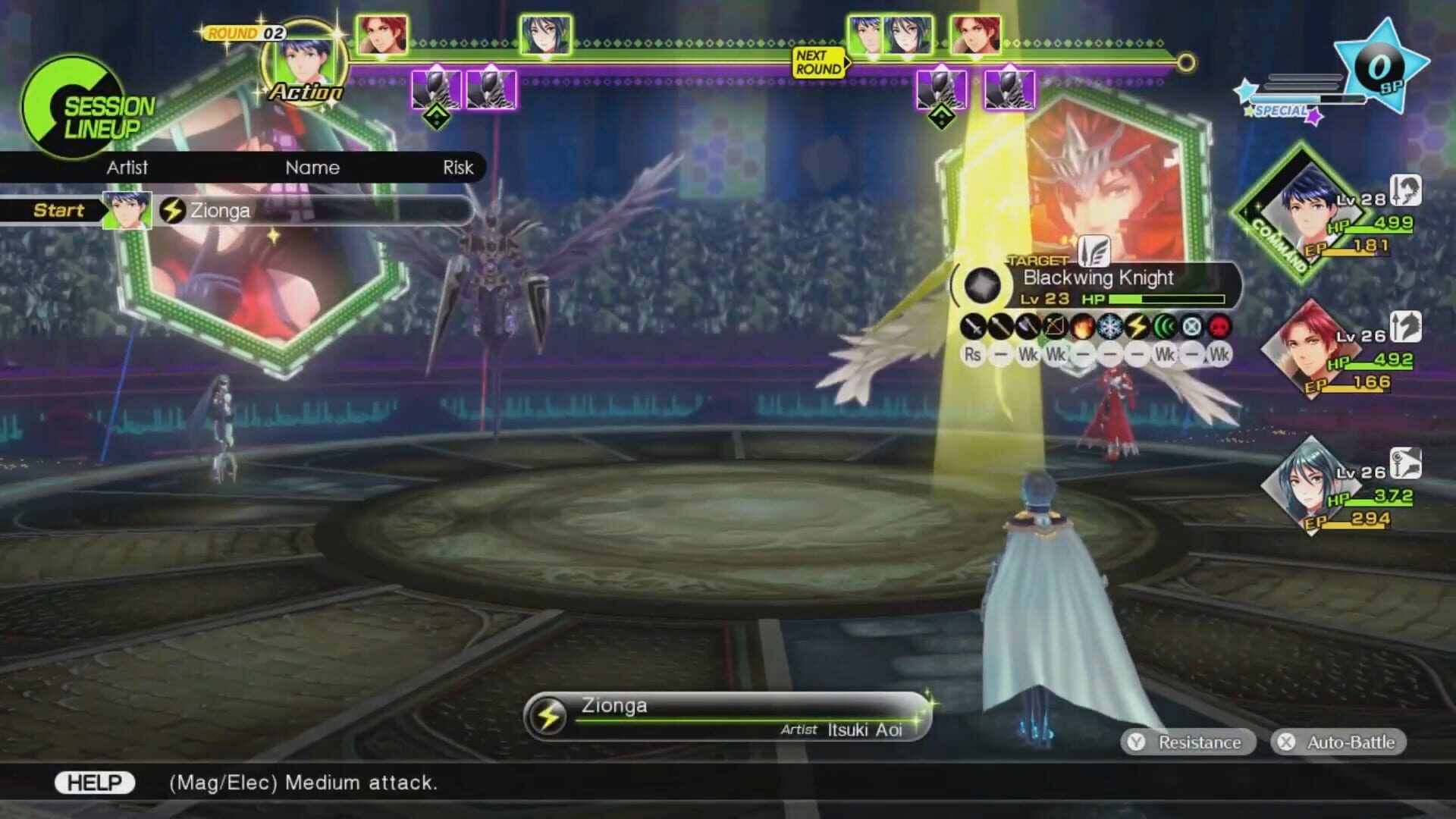The width and height of the screenshot is (1456, 819).
Task: Toggle the Resistance display
Action: (1192, 742)
